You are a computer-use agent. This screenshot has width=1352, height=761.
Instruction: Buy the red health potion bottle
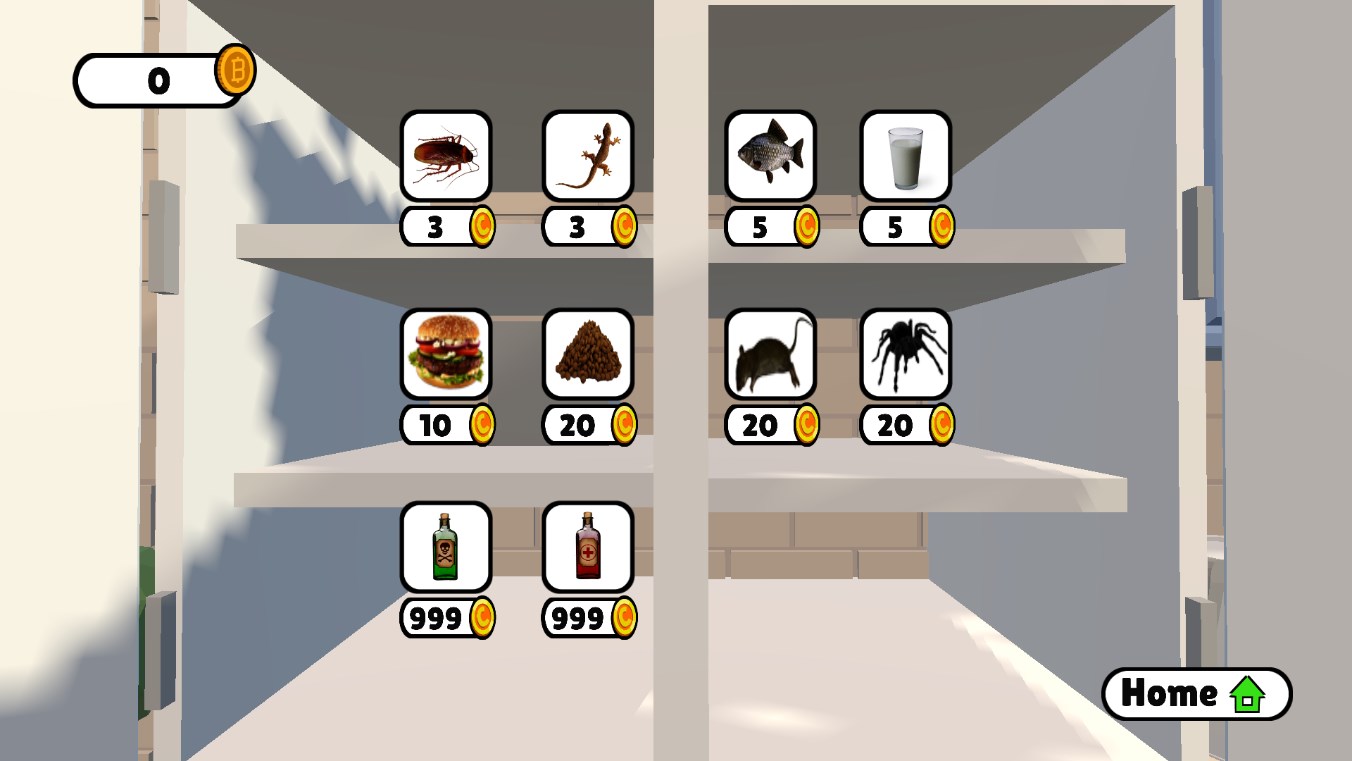pos(588,547)
